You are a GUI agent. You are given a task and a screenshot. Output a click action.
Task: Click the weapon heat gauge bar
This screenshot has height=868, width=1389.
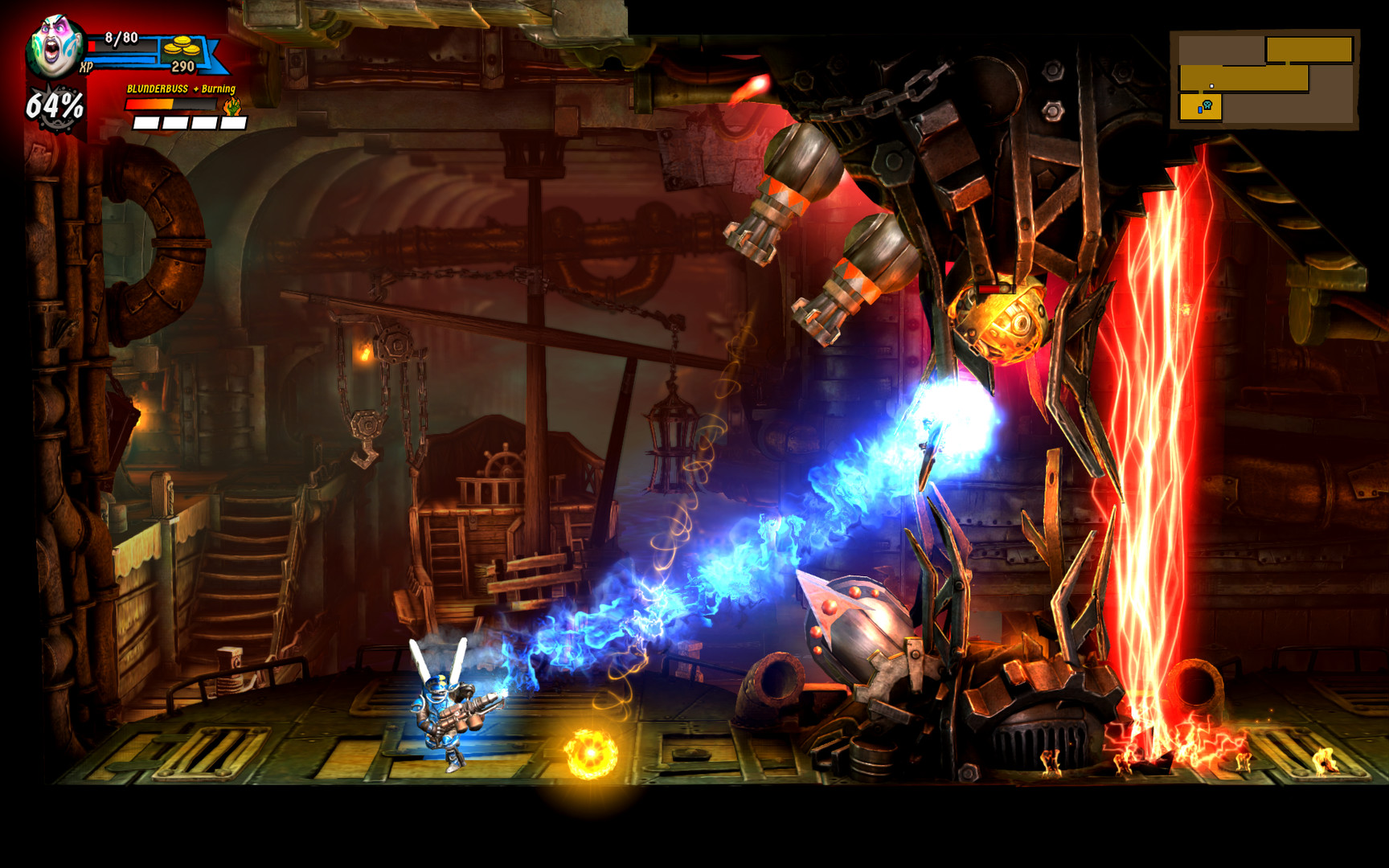click(170, 104)
